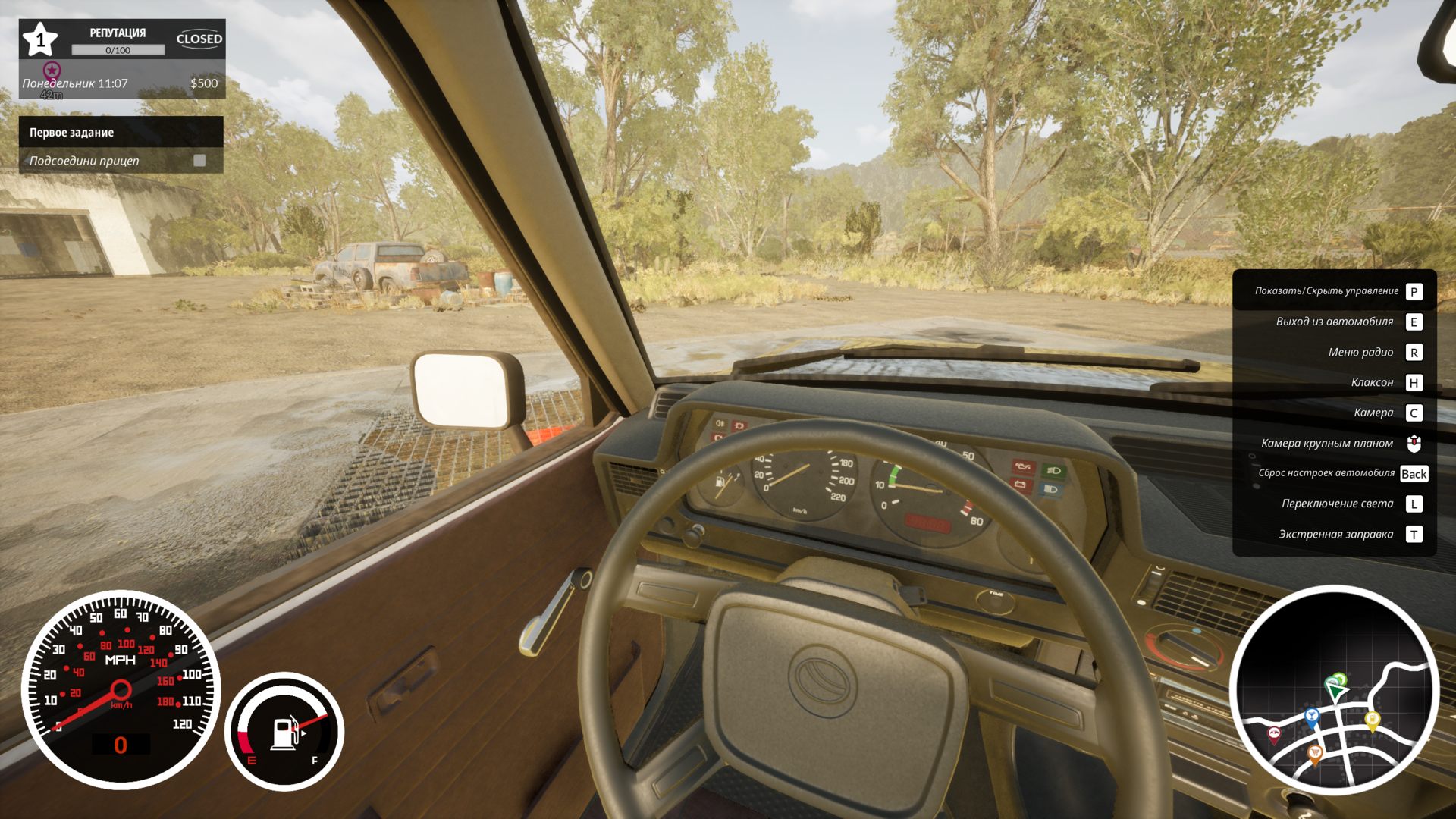Select the yellow gas station map marker
The width and height of the screenshot is (1456, 819).
click(1372, 719)
